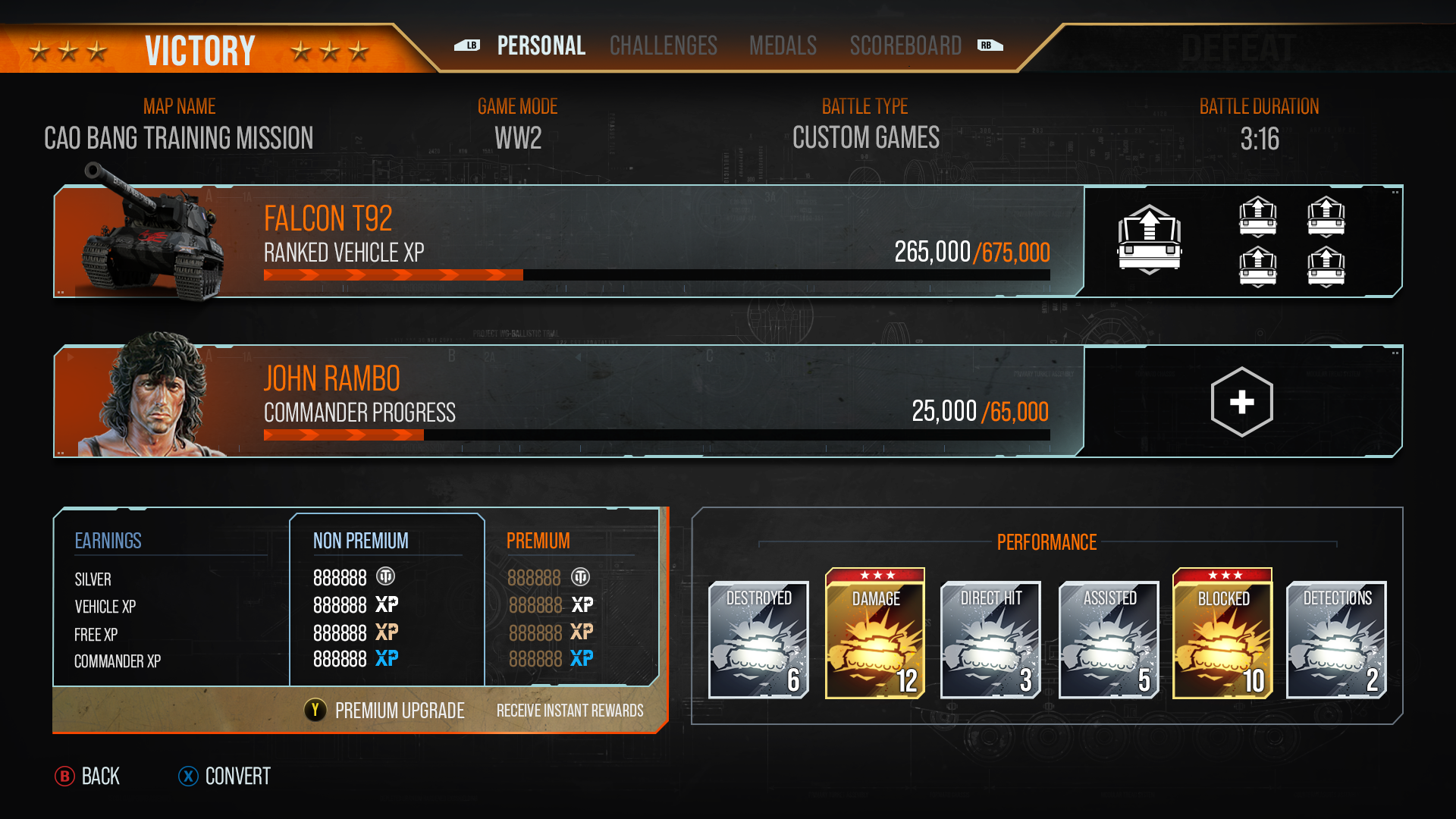View the Scoreboard tab
1456x819 pixels.
pos(905,45)
